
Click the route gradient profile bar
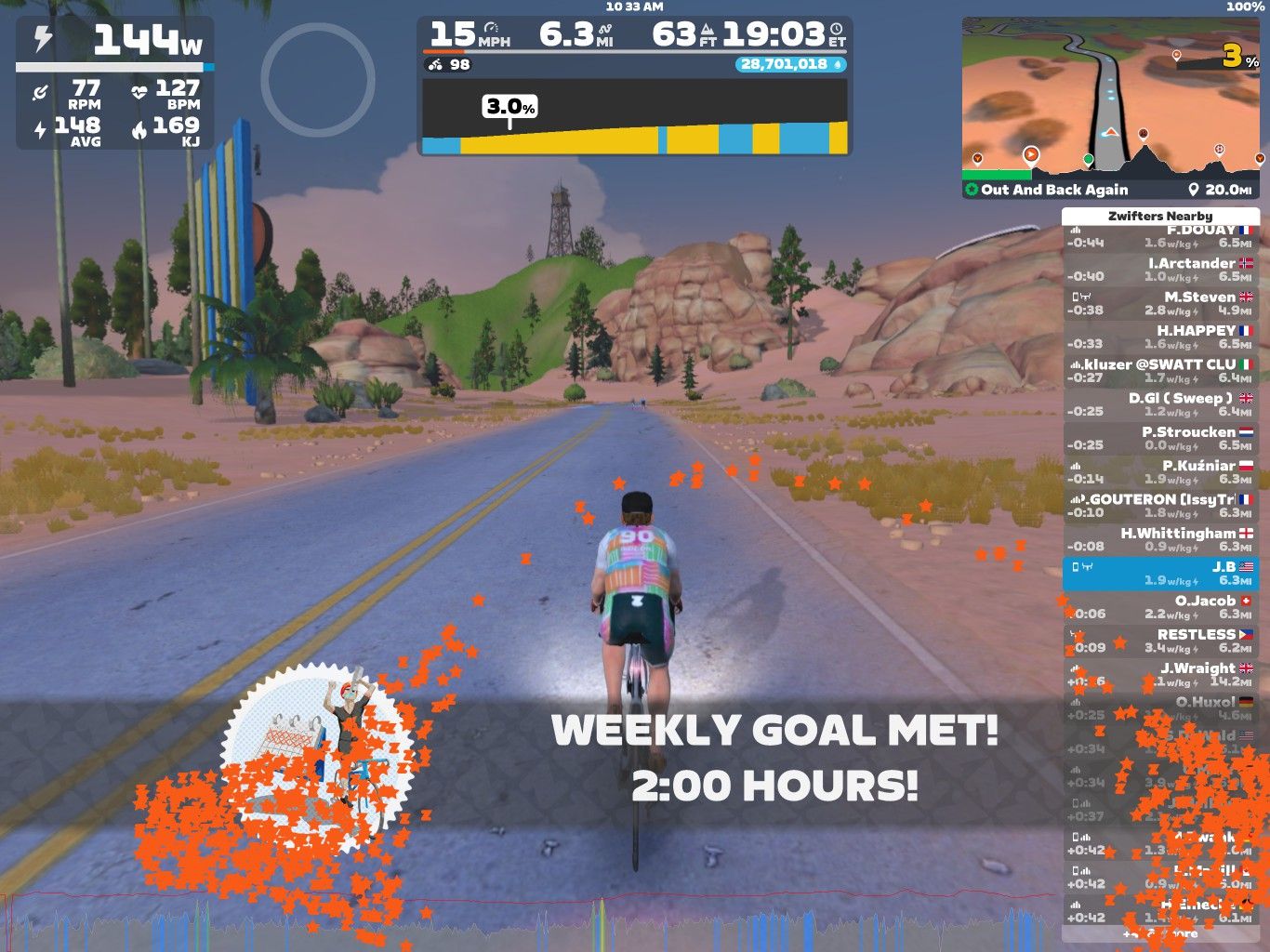pos(635,117)
